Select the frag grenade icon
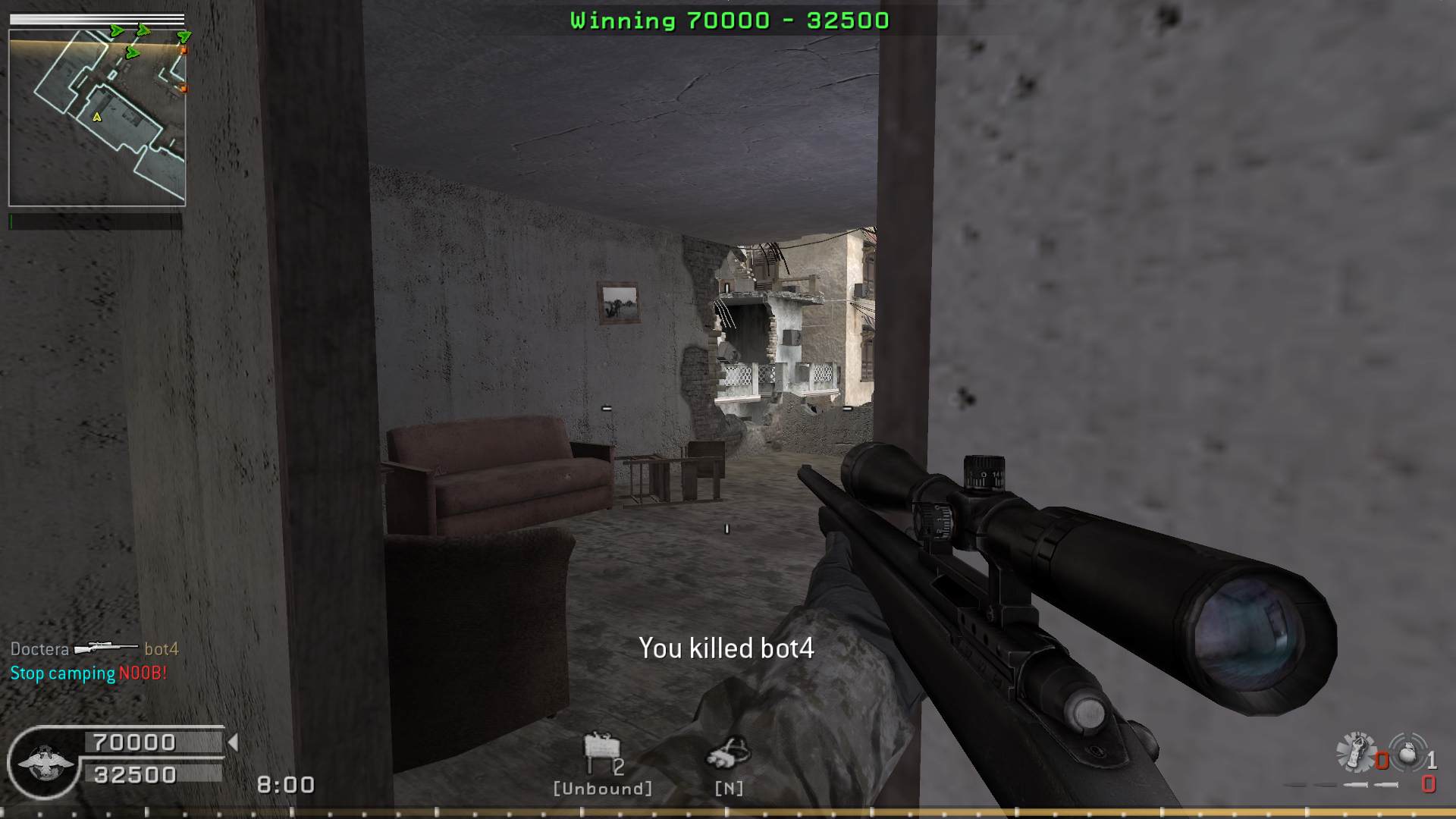This screenshot has height=819, width=1456. click(1407, 753)
